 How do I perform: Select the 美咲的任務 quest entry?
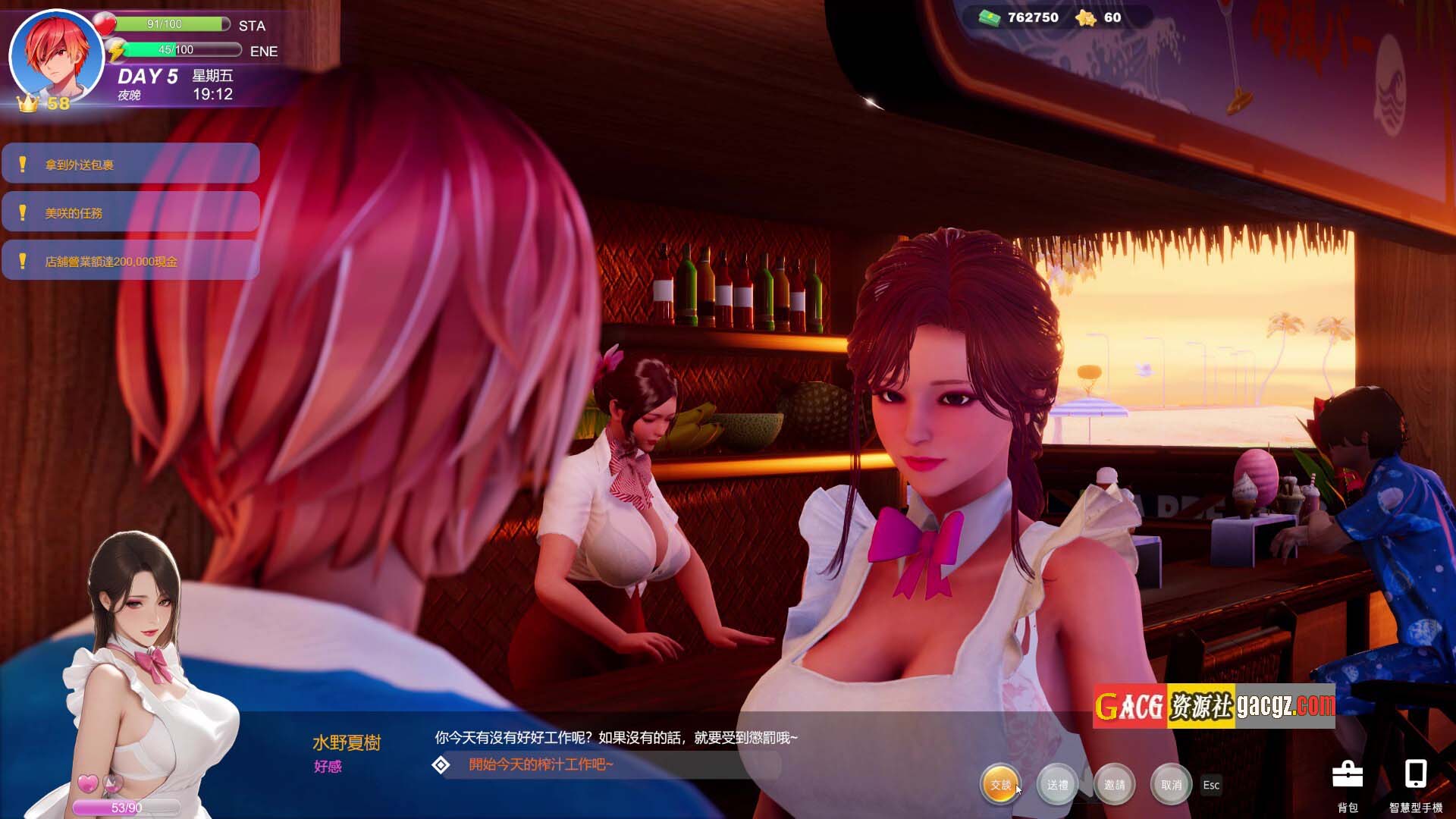[x=130, y=212]
